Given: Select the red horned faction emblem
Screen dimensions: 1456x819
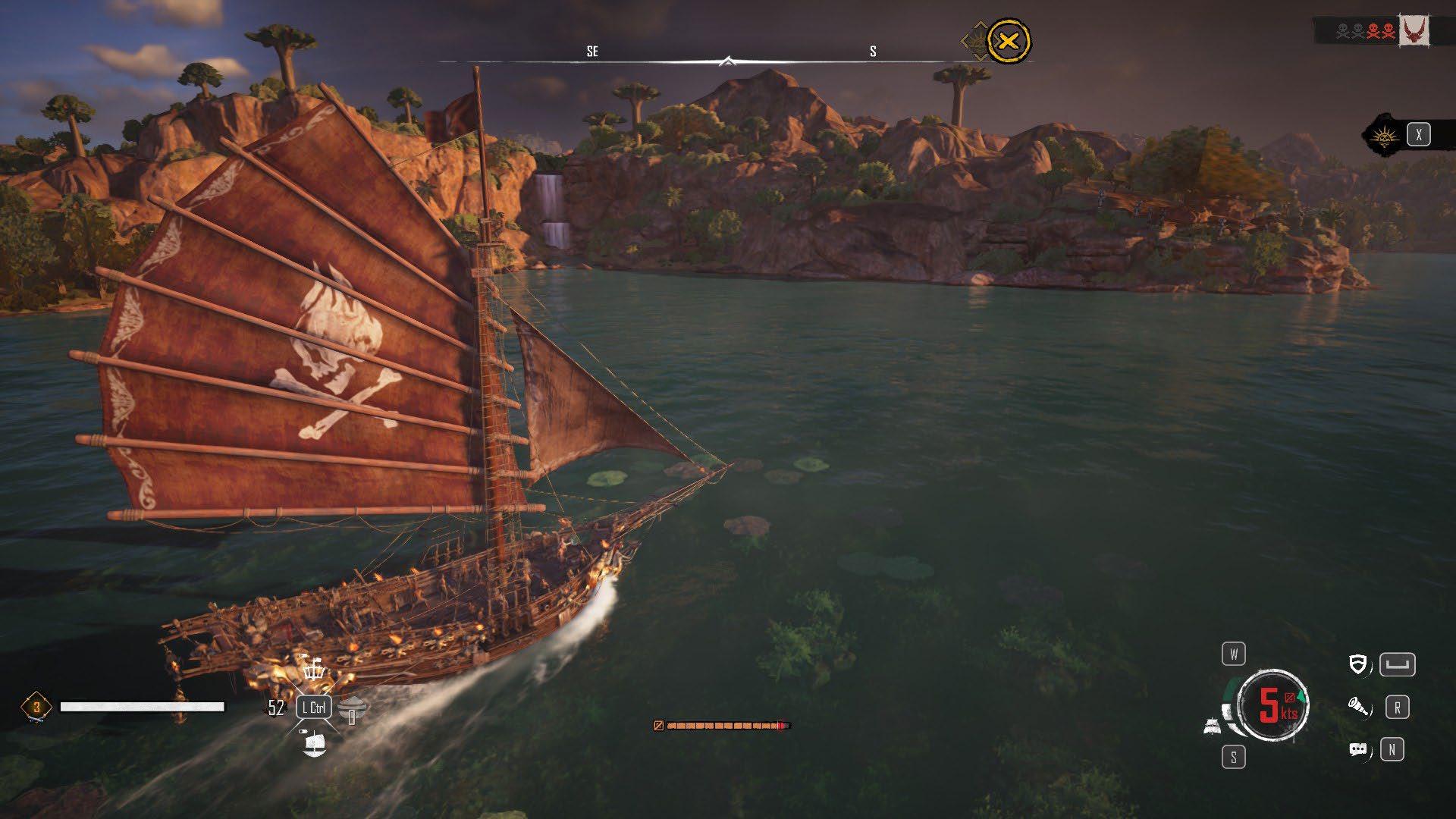Looking at the screenshot, I should 1414,31.
